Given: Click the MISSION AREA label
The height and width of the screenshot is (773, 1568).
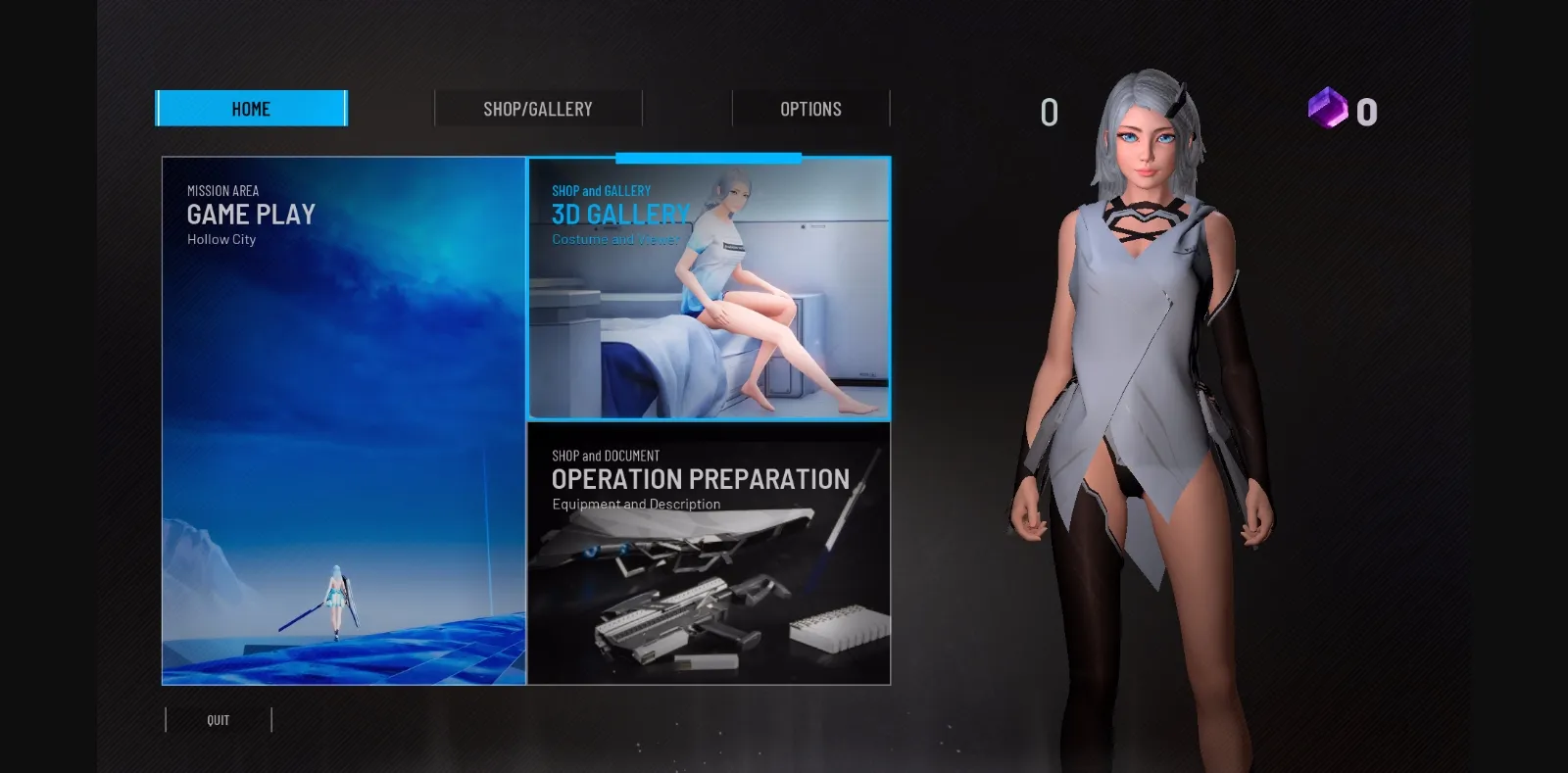Looking at the screenshot, I should click(224, 190).
